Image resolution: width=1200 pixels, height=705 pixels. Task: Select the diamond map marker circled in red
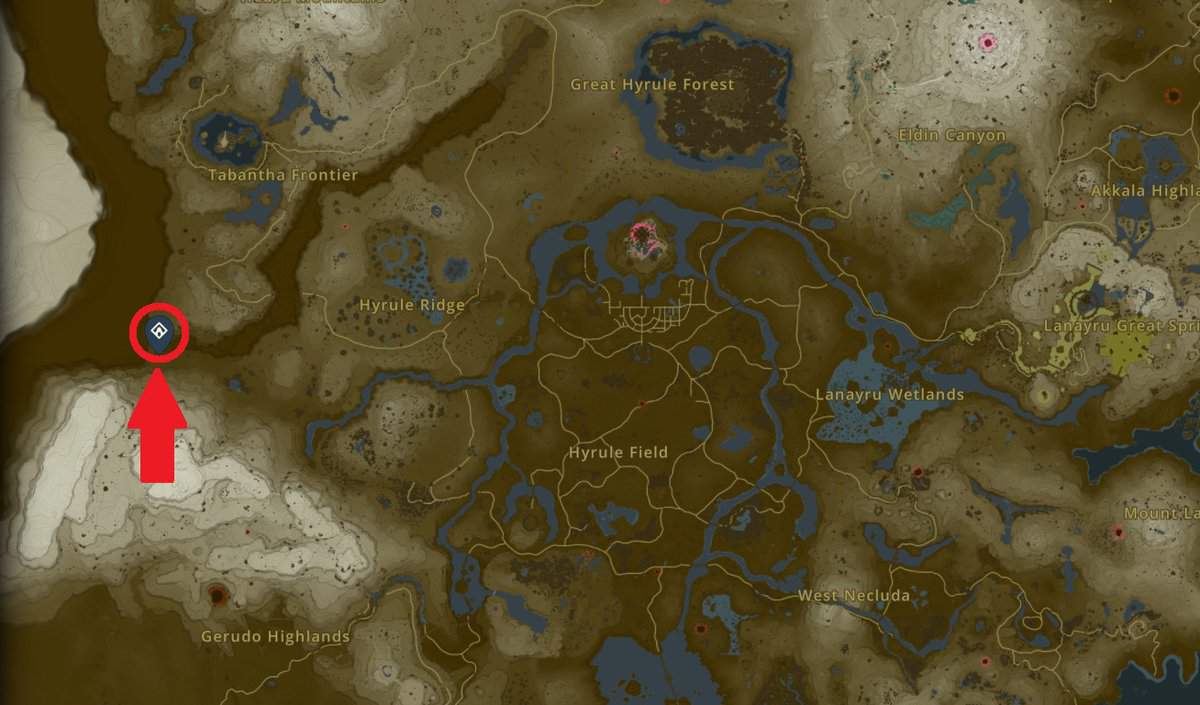[158, 331]
